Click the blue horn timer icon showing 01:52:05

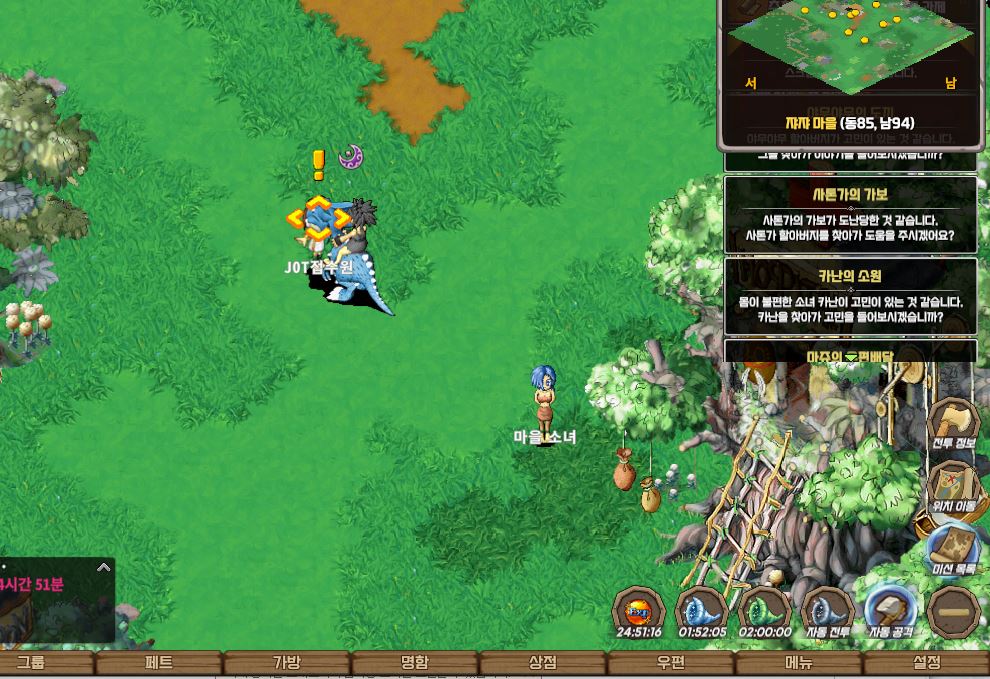(x=702, y=611)
